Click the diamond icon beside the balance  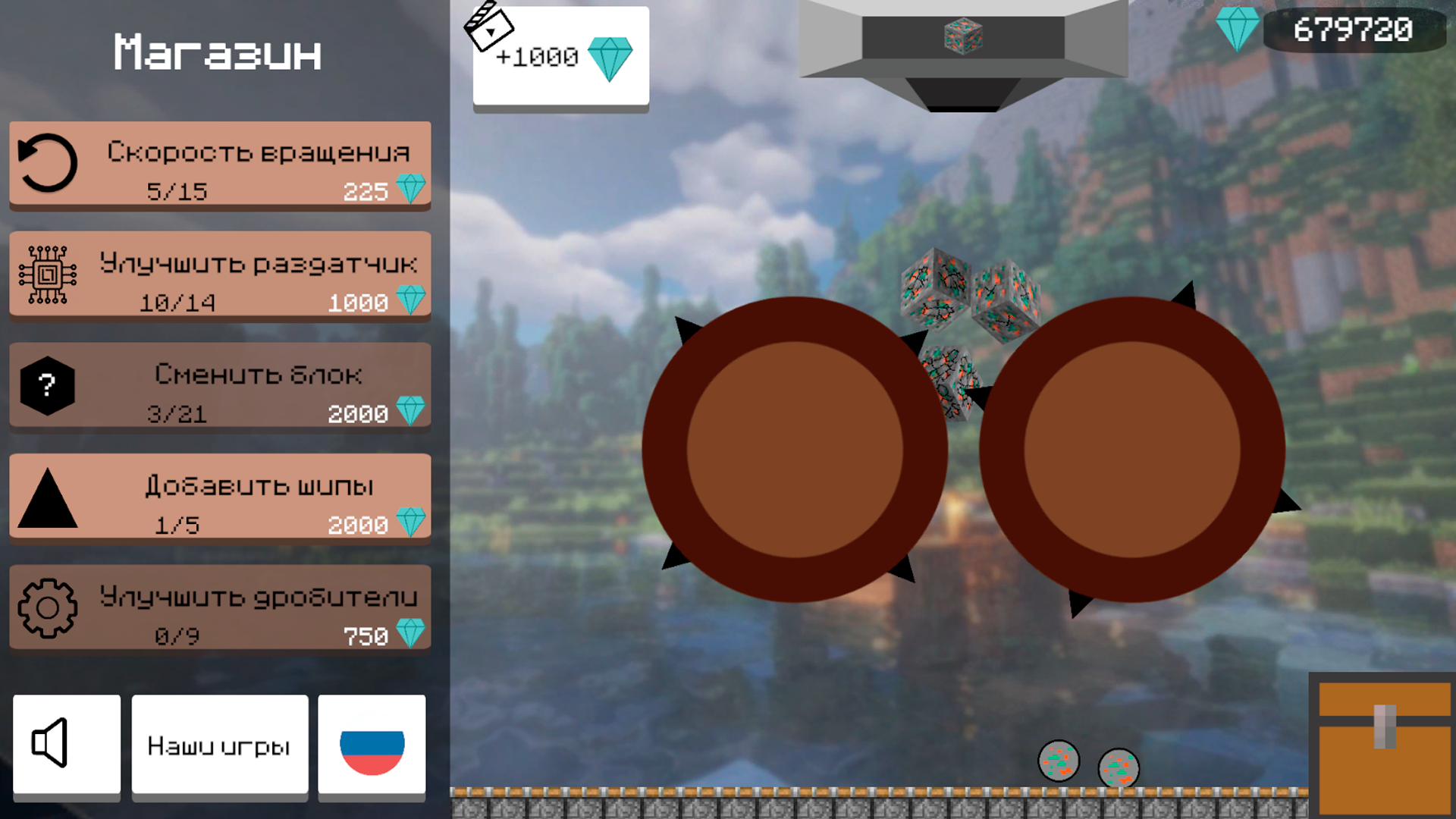[1238, 30]
